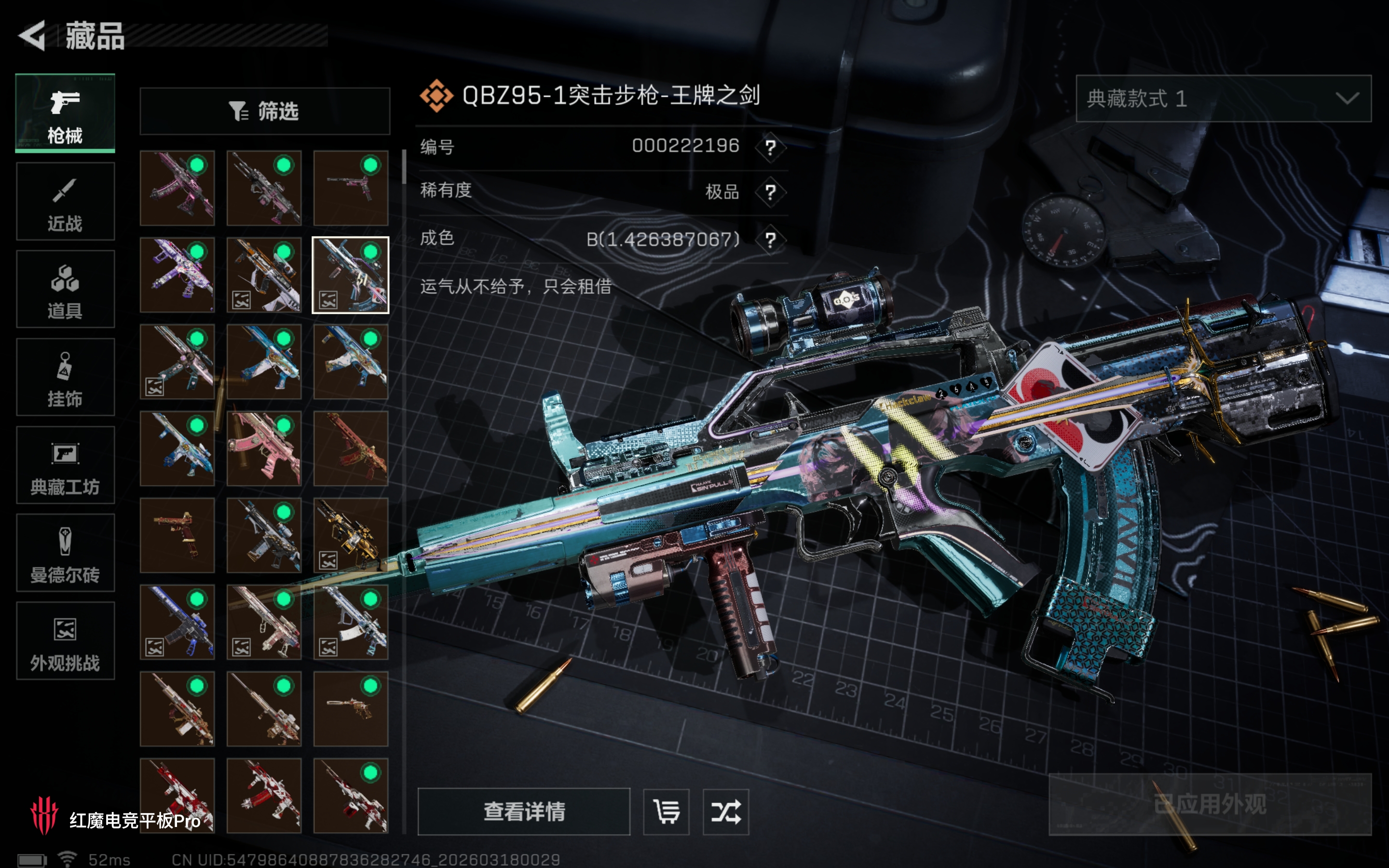1389x868 pixels.
Task: Click the shuffle arrows icon button
Action: click(x=725, y=812)
